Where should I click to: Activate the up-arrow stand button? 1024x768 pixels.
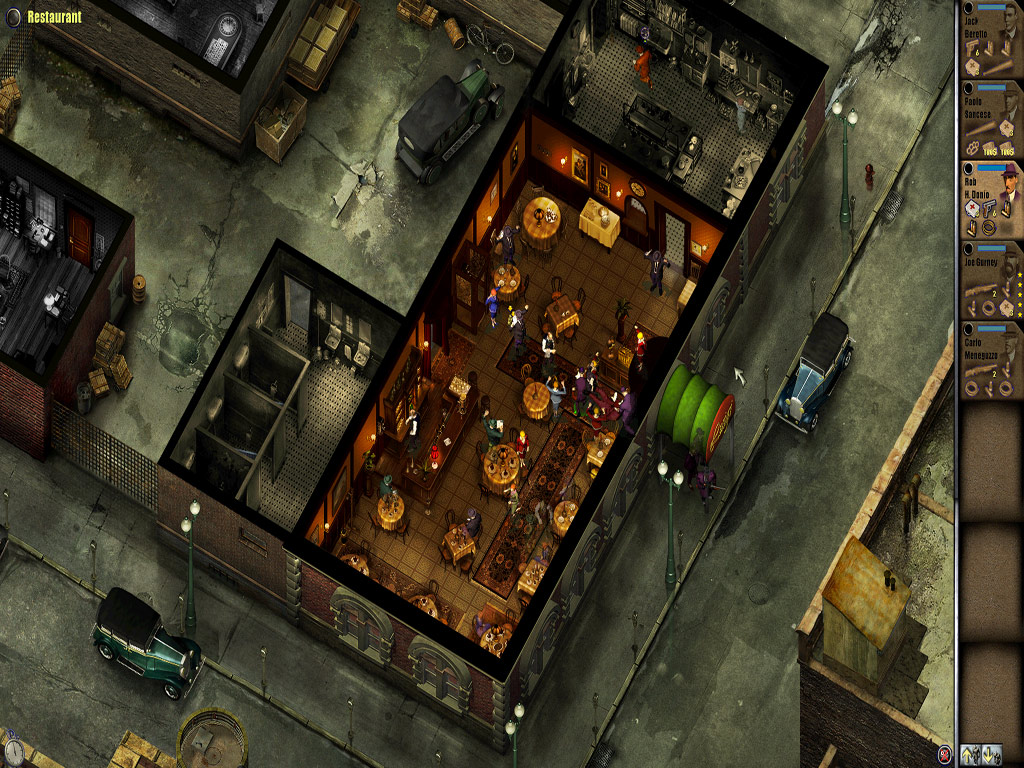click(x=969, y=754)
